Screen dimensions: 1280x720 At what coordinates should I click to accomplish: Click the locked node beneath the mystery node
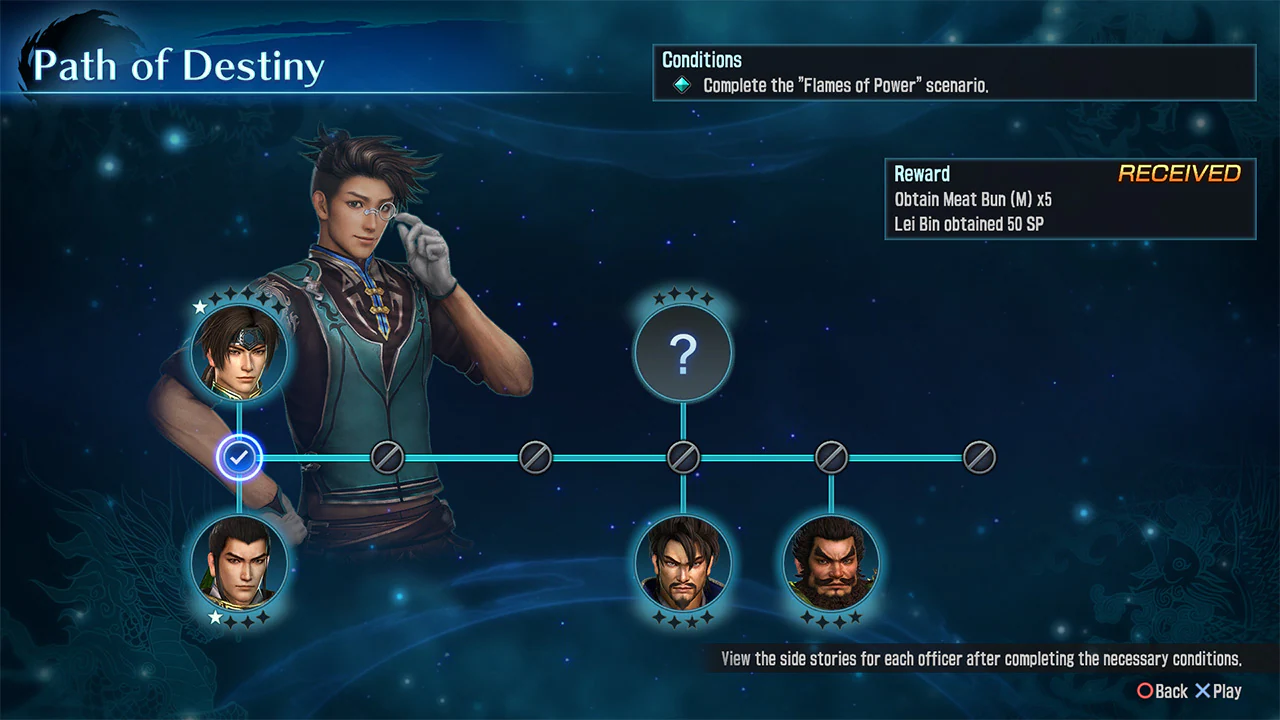(683, 457)
